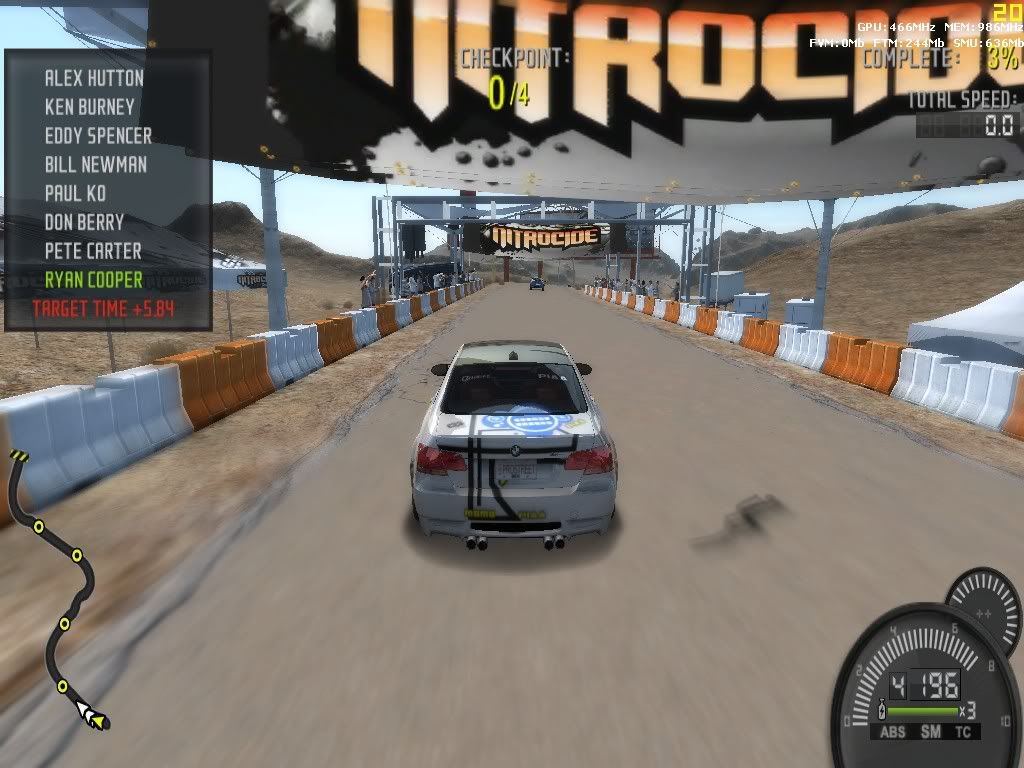
Task: Click Bill Newman's name in the standings
Action: coord(95,164)
